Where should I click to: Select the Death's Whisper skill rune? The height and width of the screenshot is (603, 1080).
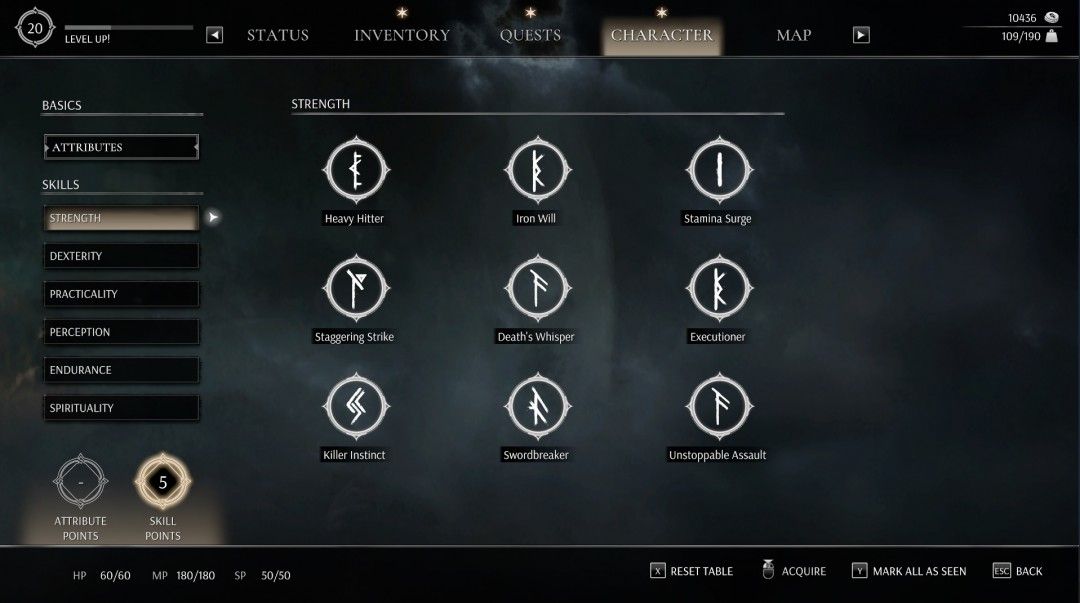(536, 289)
